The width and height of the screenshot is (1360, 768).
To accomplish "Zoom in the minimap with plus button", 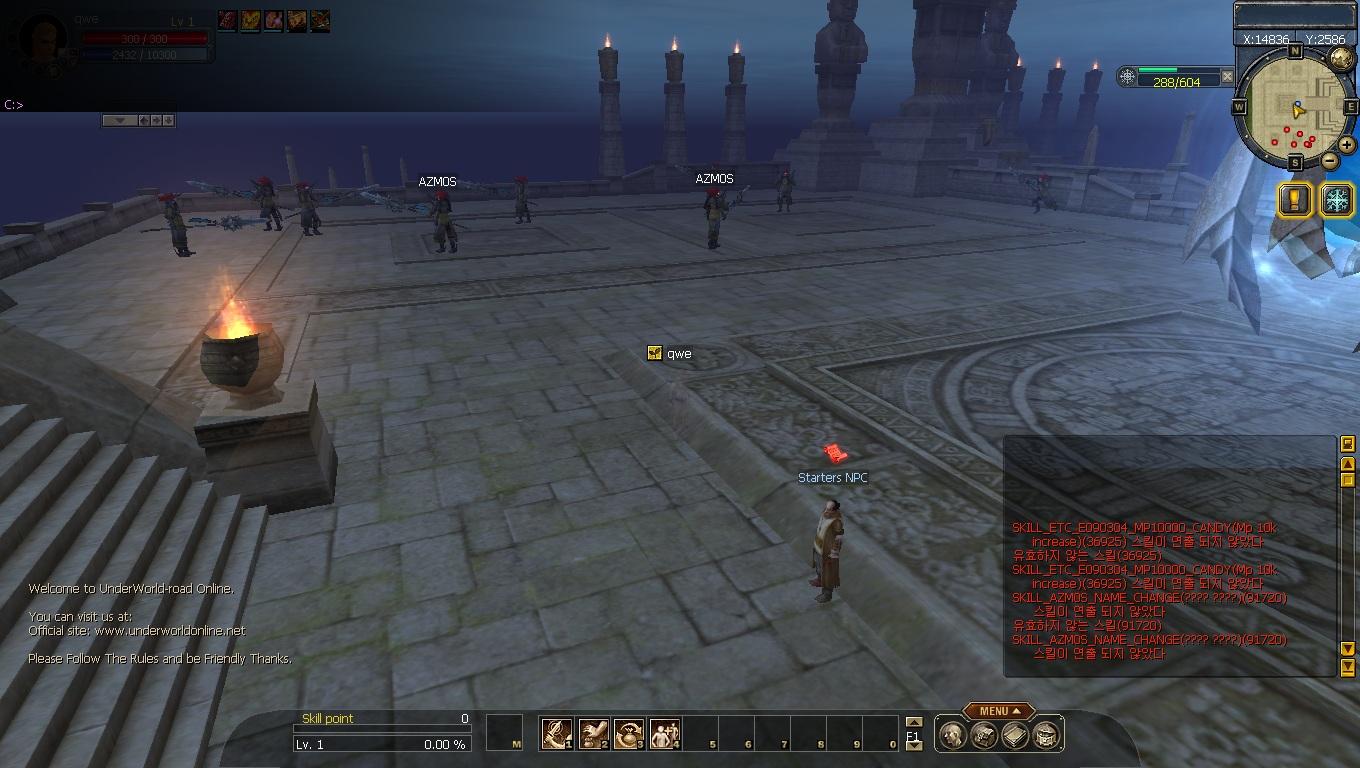I will 1347,145.
